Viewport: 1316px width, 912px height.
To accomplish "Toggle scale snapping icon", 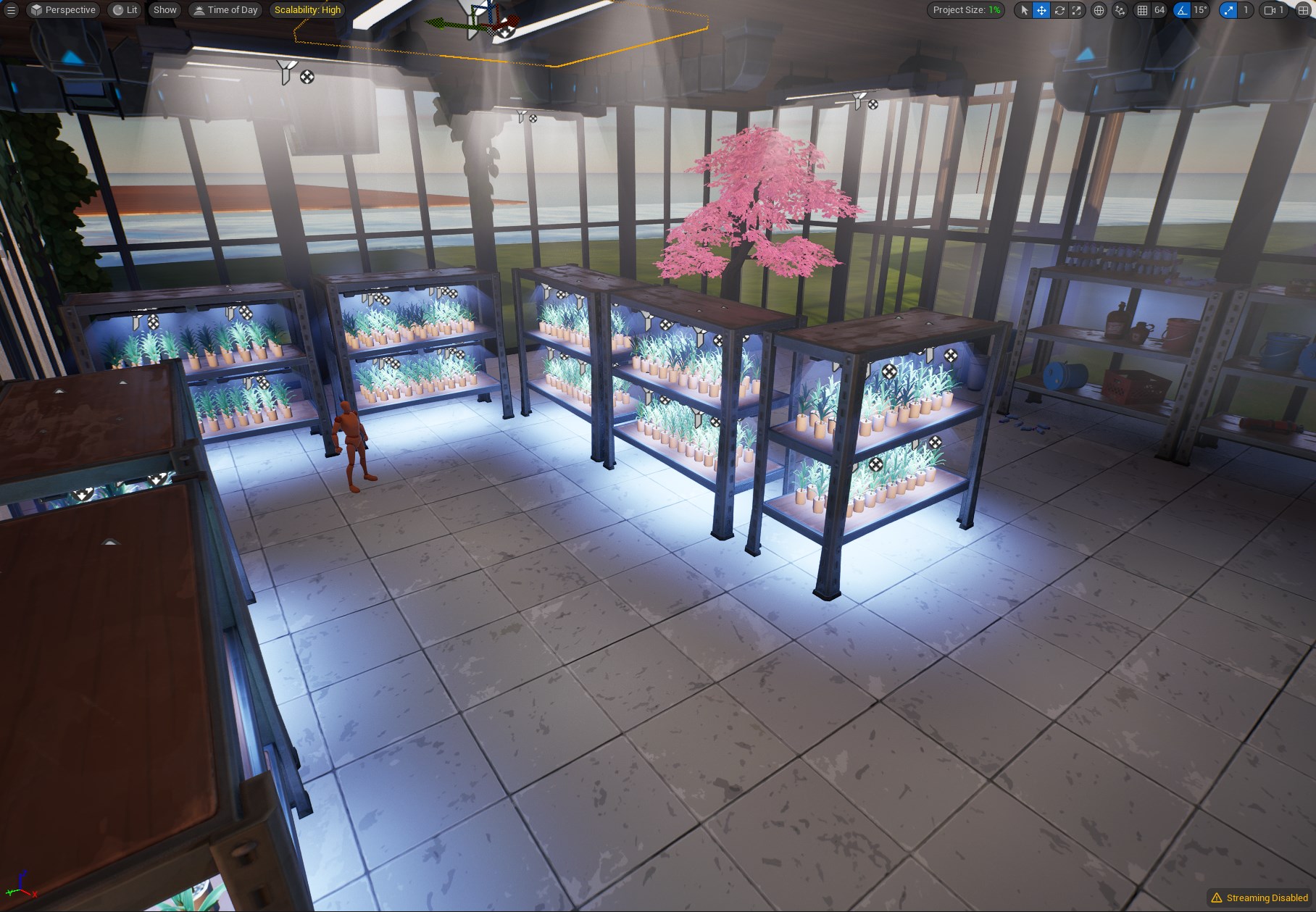I will [x=1228, y=10].
